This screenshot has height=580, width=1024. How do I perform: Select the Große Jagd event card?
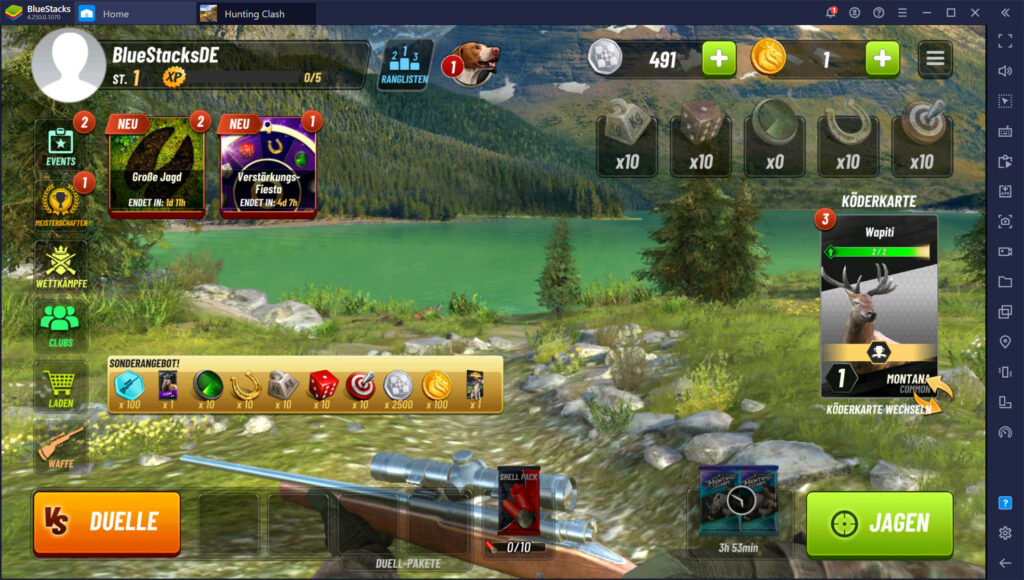click(156, 167)
